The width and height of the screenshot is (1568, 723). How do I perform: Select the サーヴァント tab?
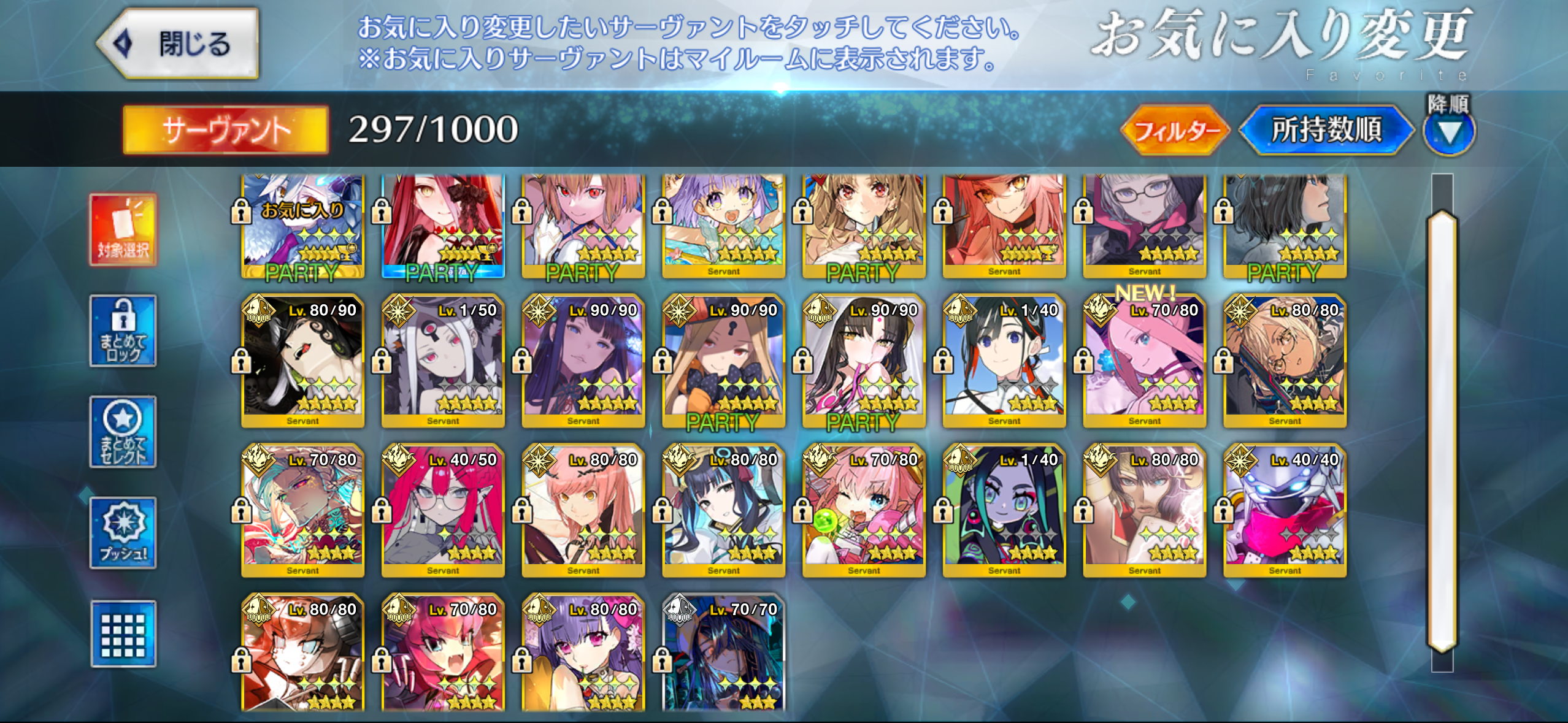(226, 130)
